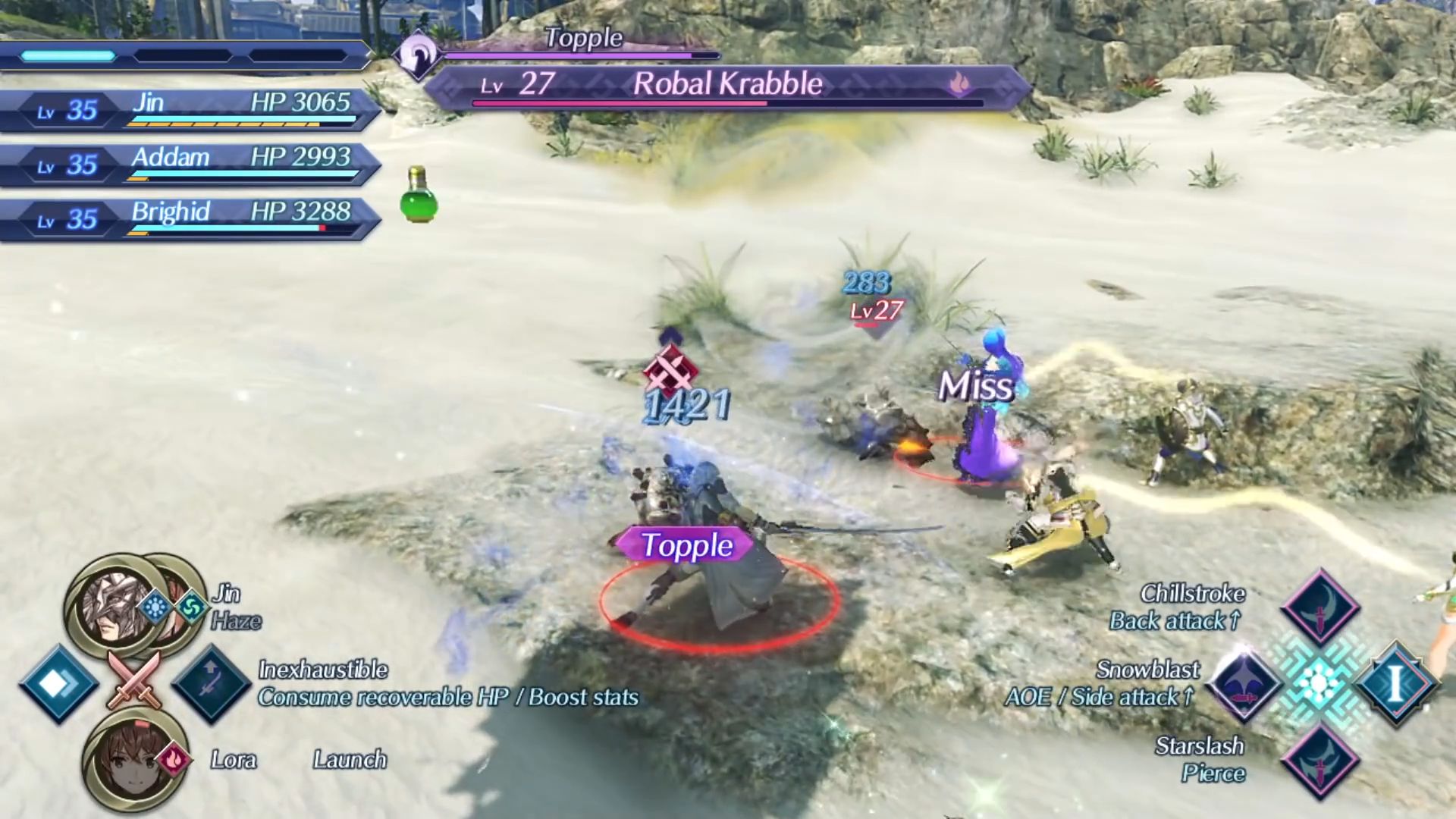Screen dimensions: 1456x819
Task: Target the Robal Krabble enemy nameplate
Action: click(x=726, y=85)
